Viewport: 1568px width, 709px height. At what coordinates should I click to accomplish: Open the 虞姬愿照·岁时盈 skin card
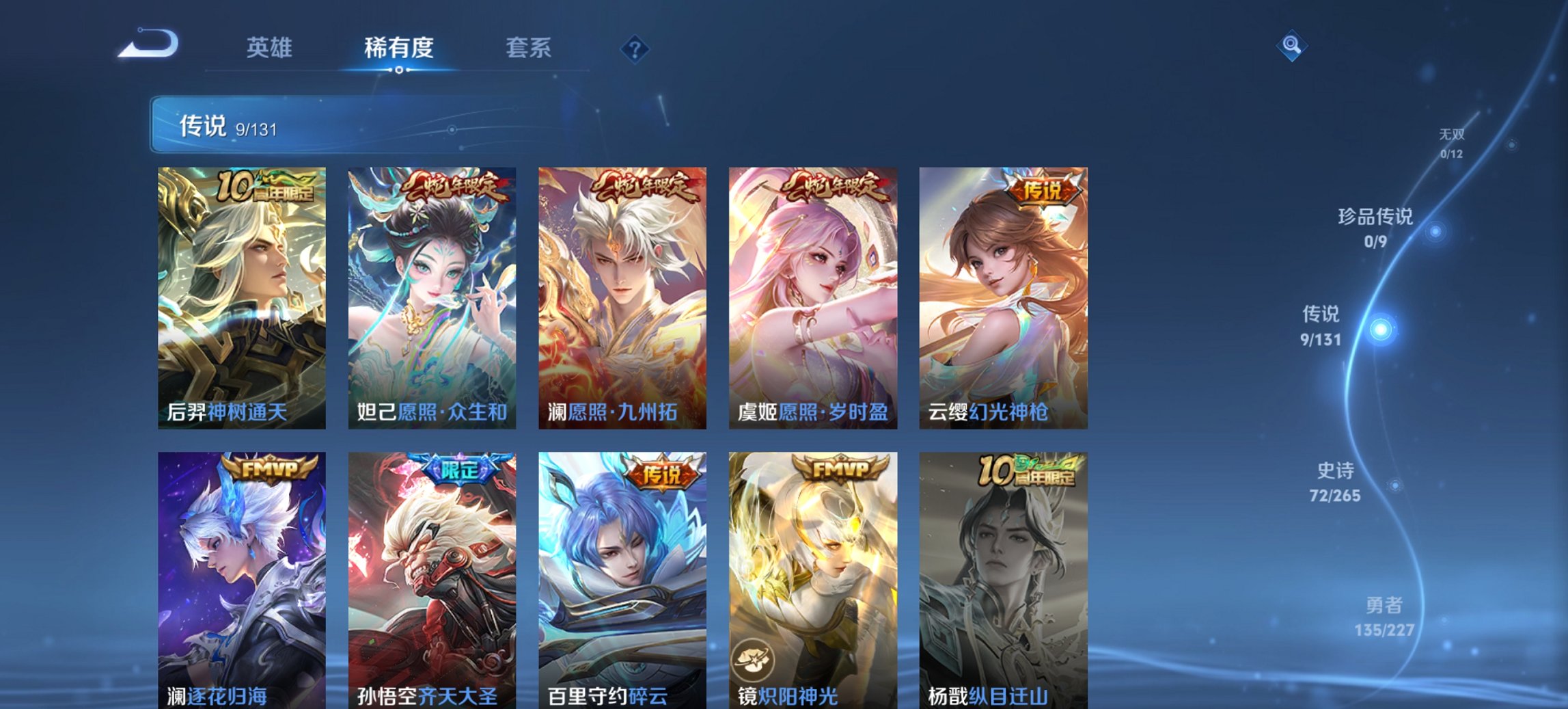click(816, 295)
